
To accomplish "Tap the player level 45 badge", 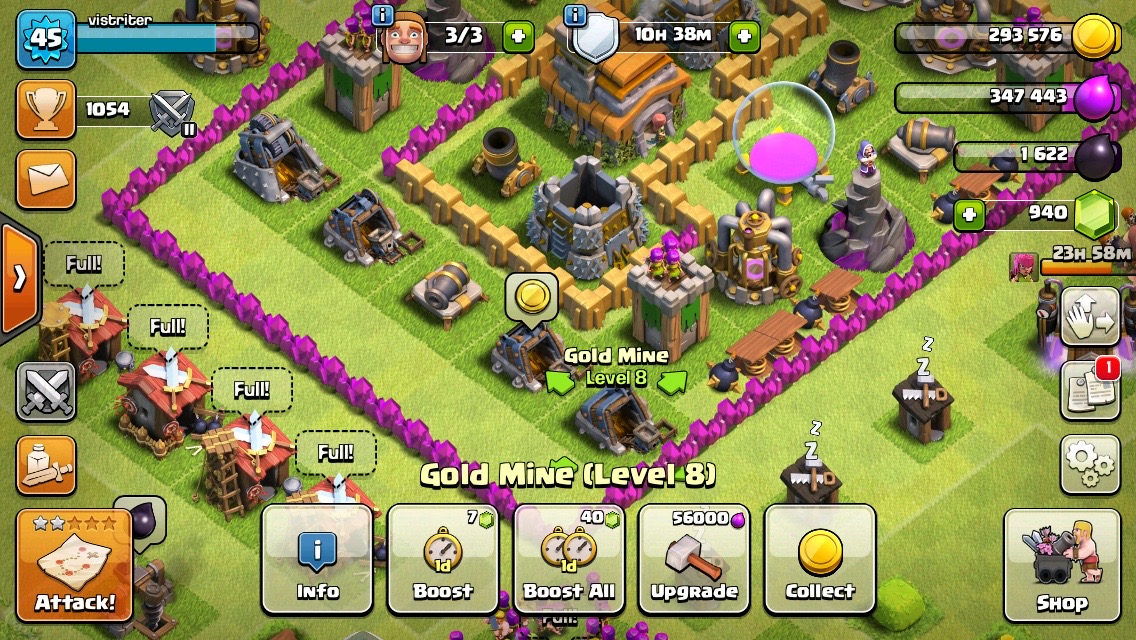I will [46, 38].
